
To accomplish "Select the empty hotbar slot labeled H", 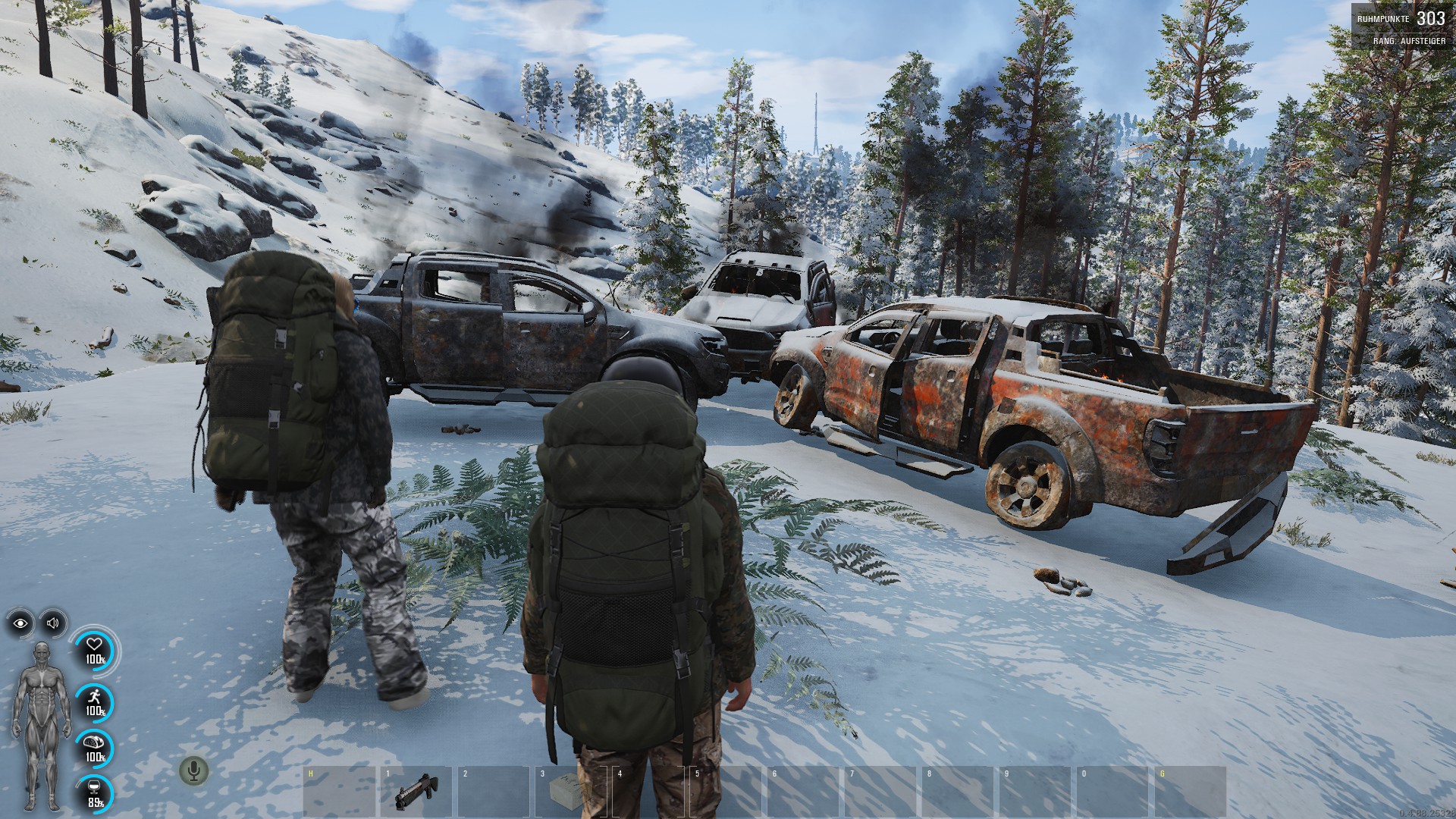I will click(x=339, y=791).
